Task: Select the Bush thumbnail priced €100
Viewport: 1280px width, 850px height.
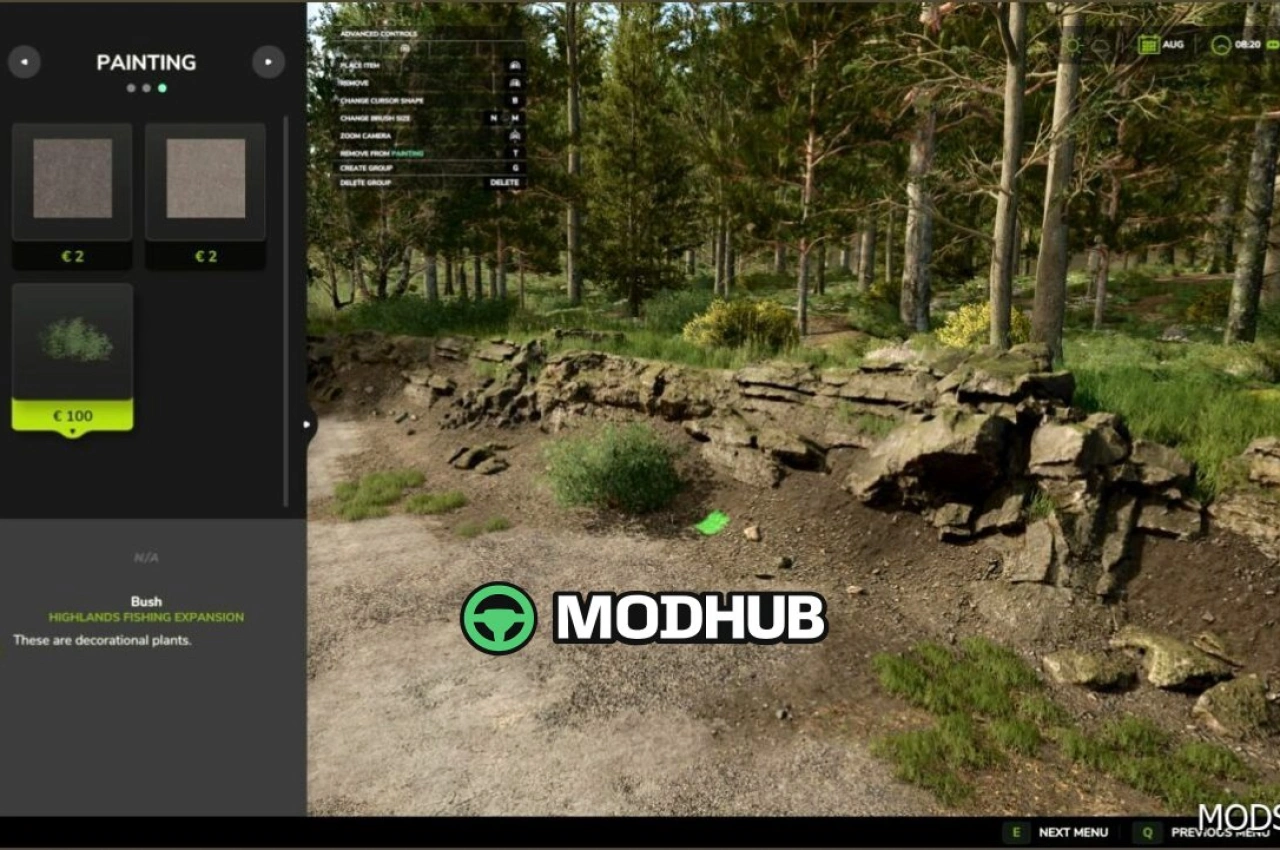Action: pyautogui.click(x=71, y=344)
